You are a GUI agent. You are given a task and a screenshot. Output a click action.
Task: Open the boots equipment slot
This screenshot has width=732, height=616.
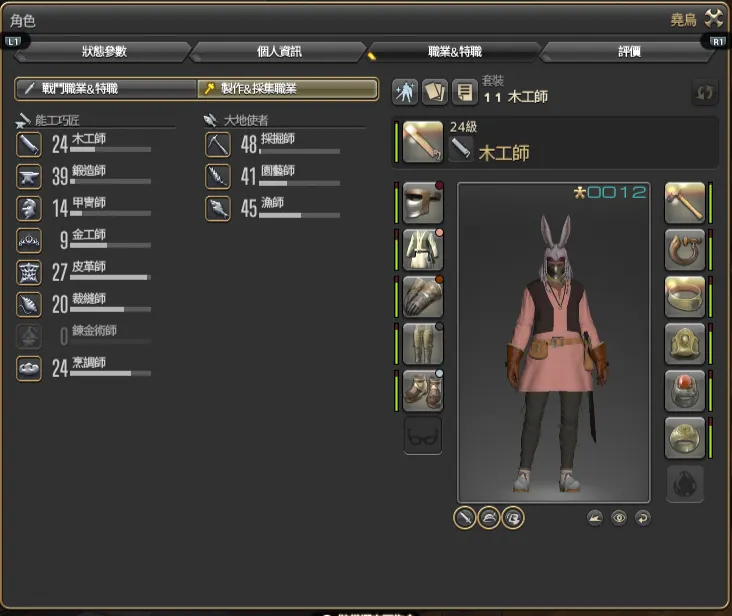(x=422, y=389)
